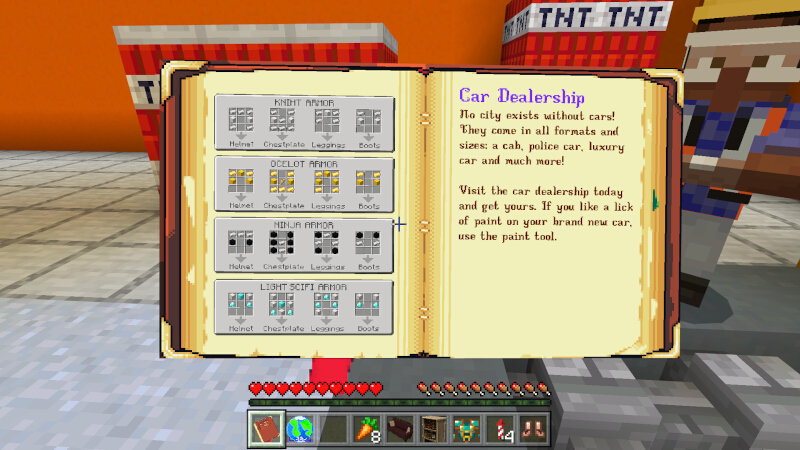The width and height of the screenshot is (800, 450).
Task: Select the teal and gold armor hotbar slot
Action: pyautogui.click(x=467, y=428)
